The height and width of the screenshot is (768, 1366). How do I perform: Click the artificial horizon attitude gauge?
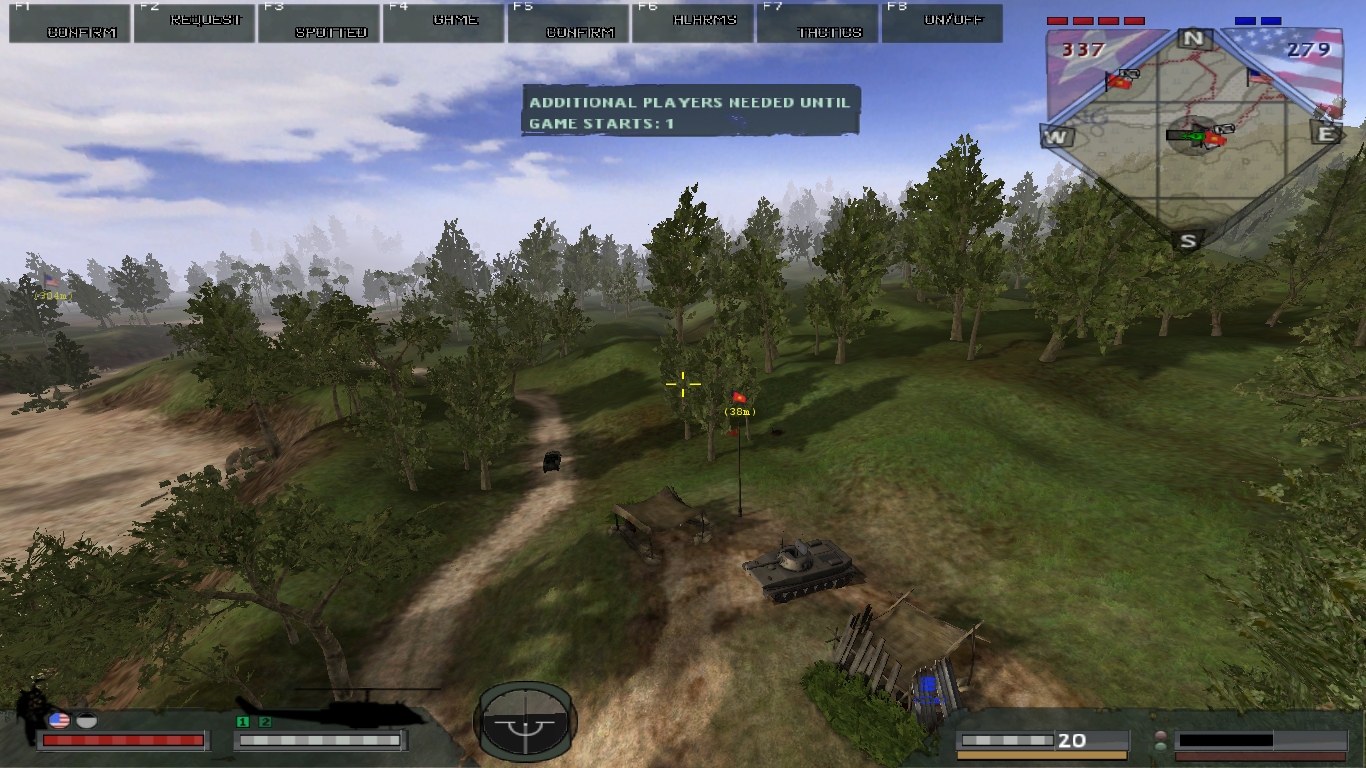524,722
